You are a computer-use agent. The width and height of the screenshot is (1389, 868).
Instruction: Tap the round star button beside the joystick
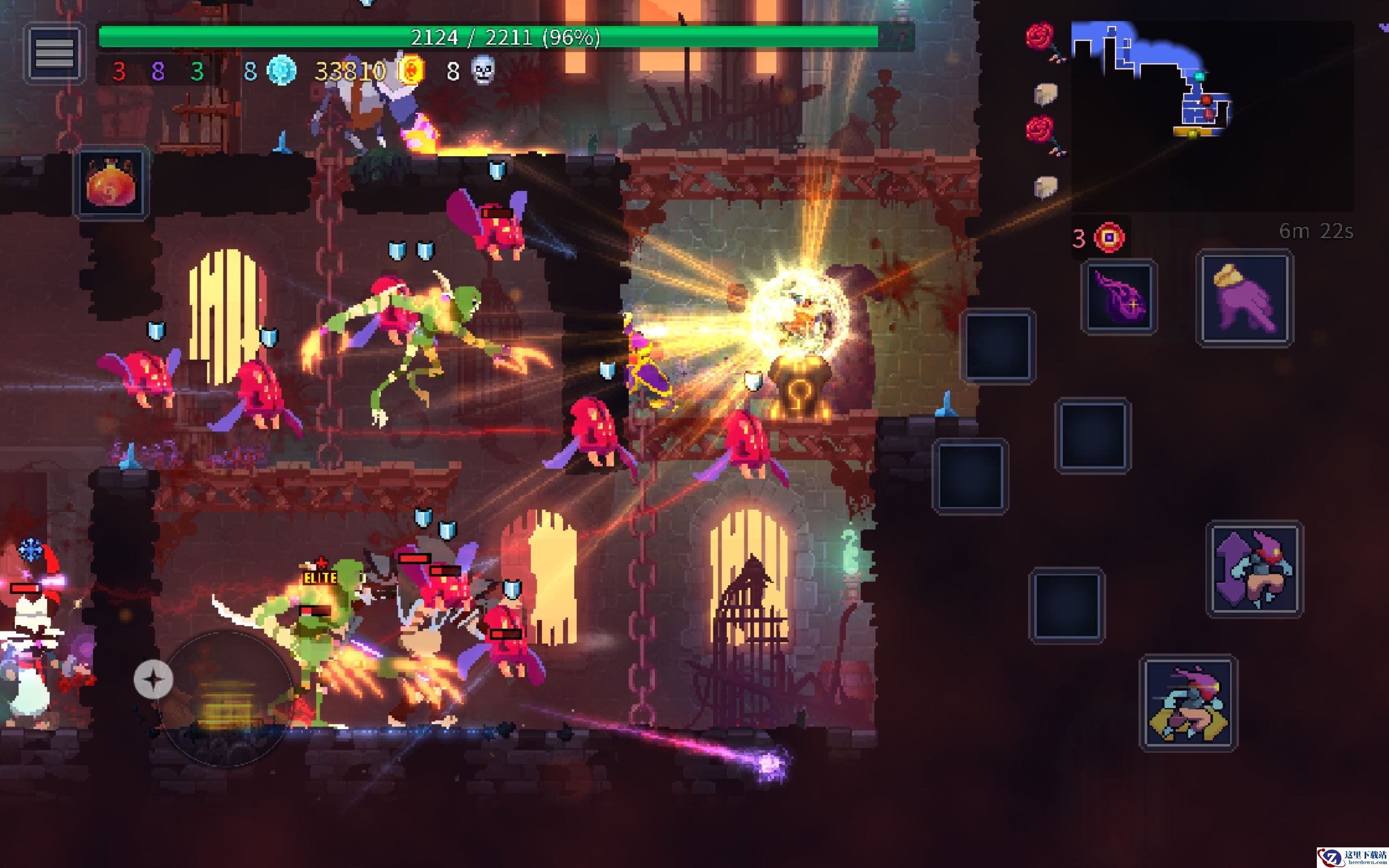(x=153, y=680)
